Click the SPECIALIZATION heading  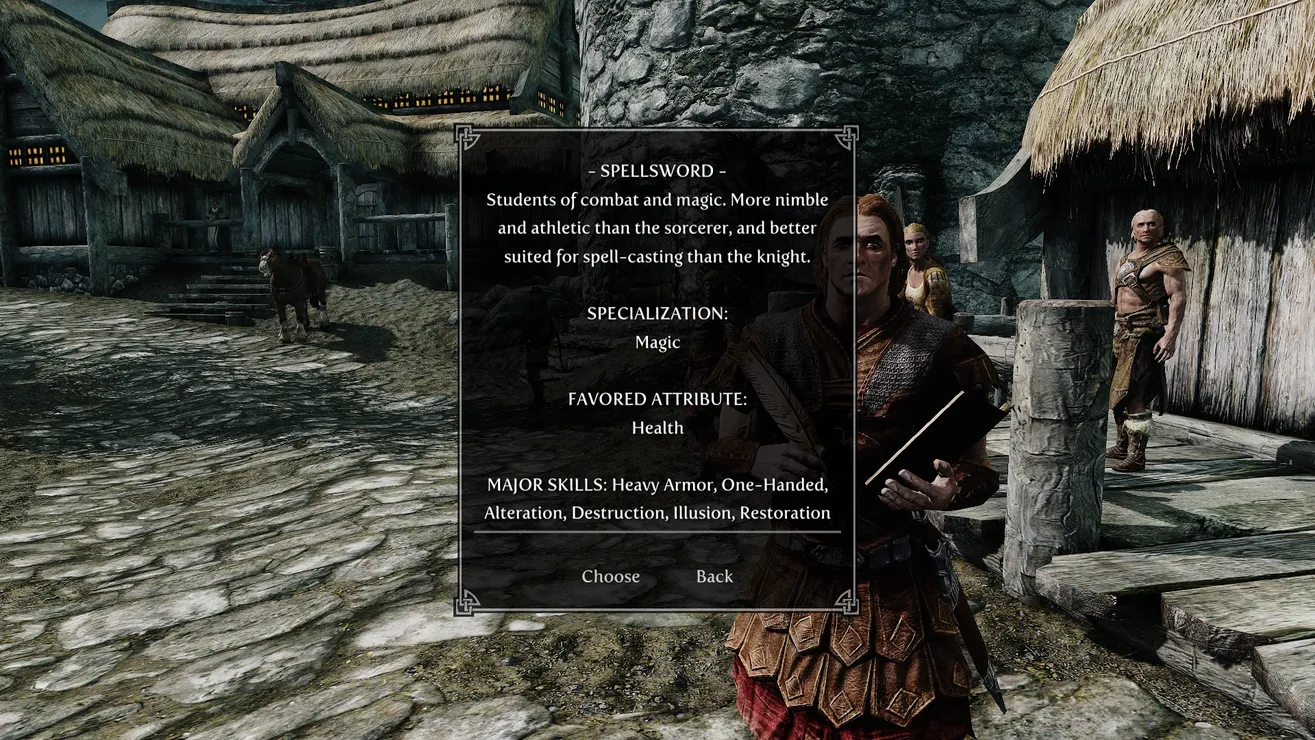coord(657,313)
